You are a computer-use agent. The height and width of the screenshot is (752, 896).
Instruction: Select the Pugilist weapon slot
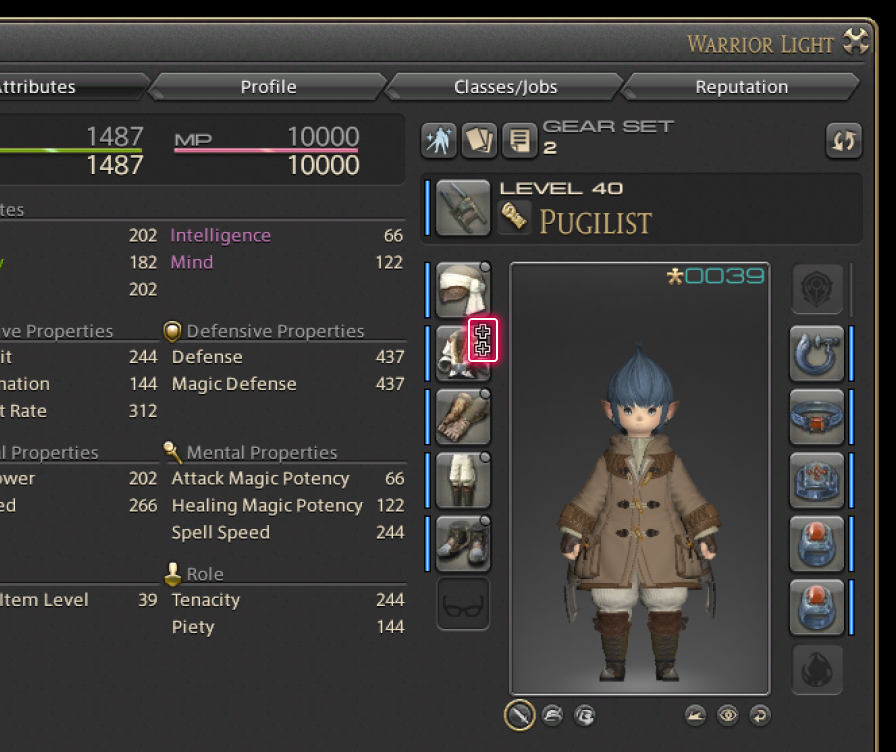click(463, 207)
